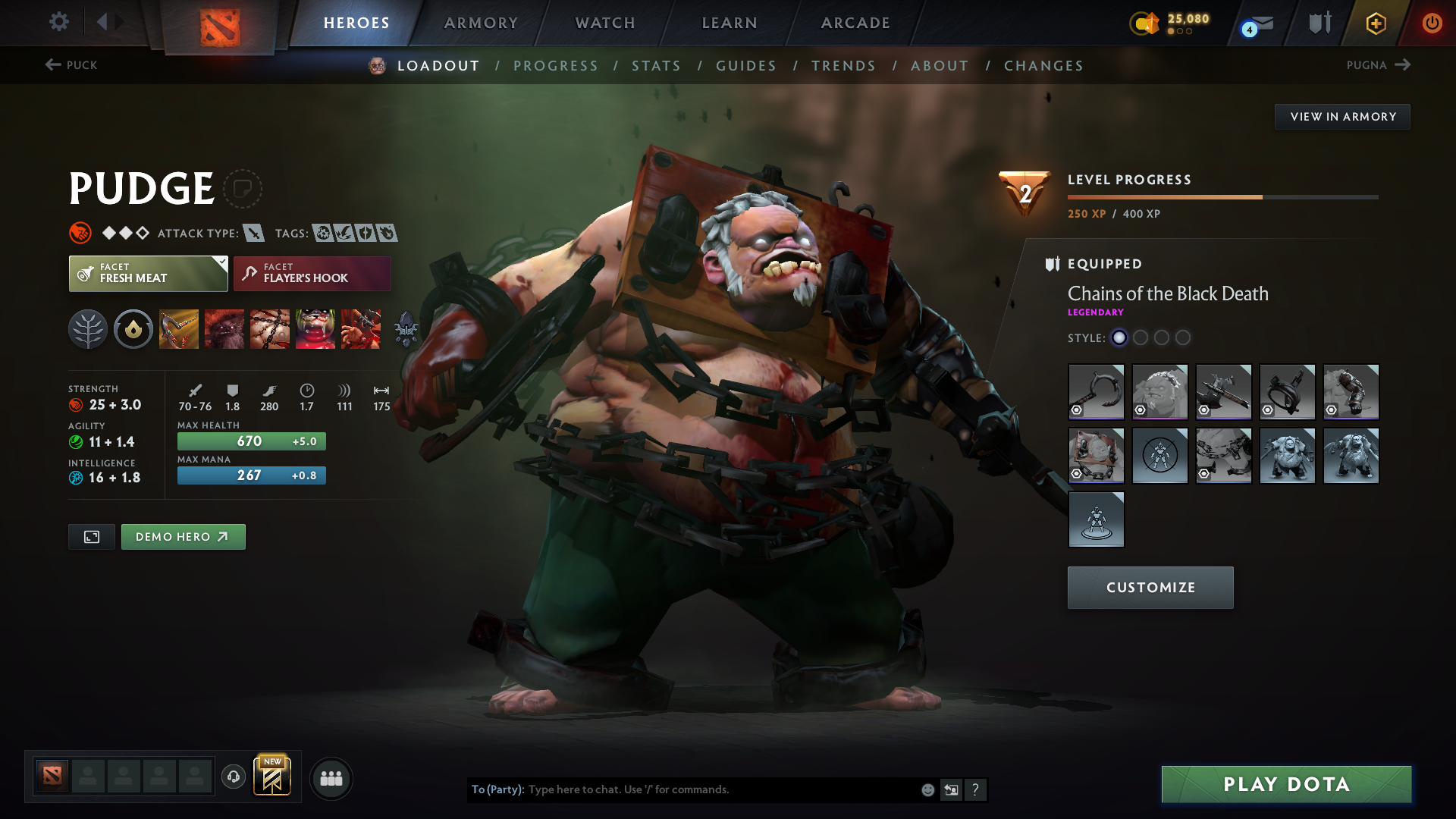This screenshot has width=1456, height=819.
Task: Select the Flayer's Hook facet
Action: tap(312, 273)
